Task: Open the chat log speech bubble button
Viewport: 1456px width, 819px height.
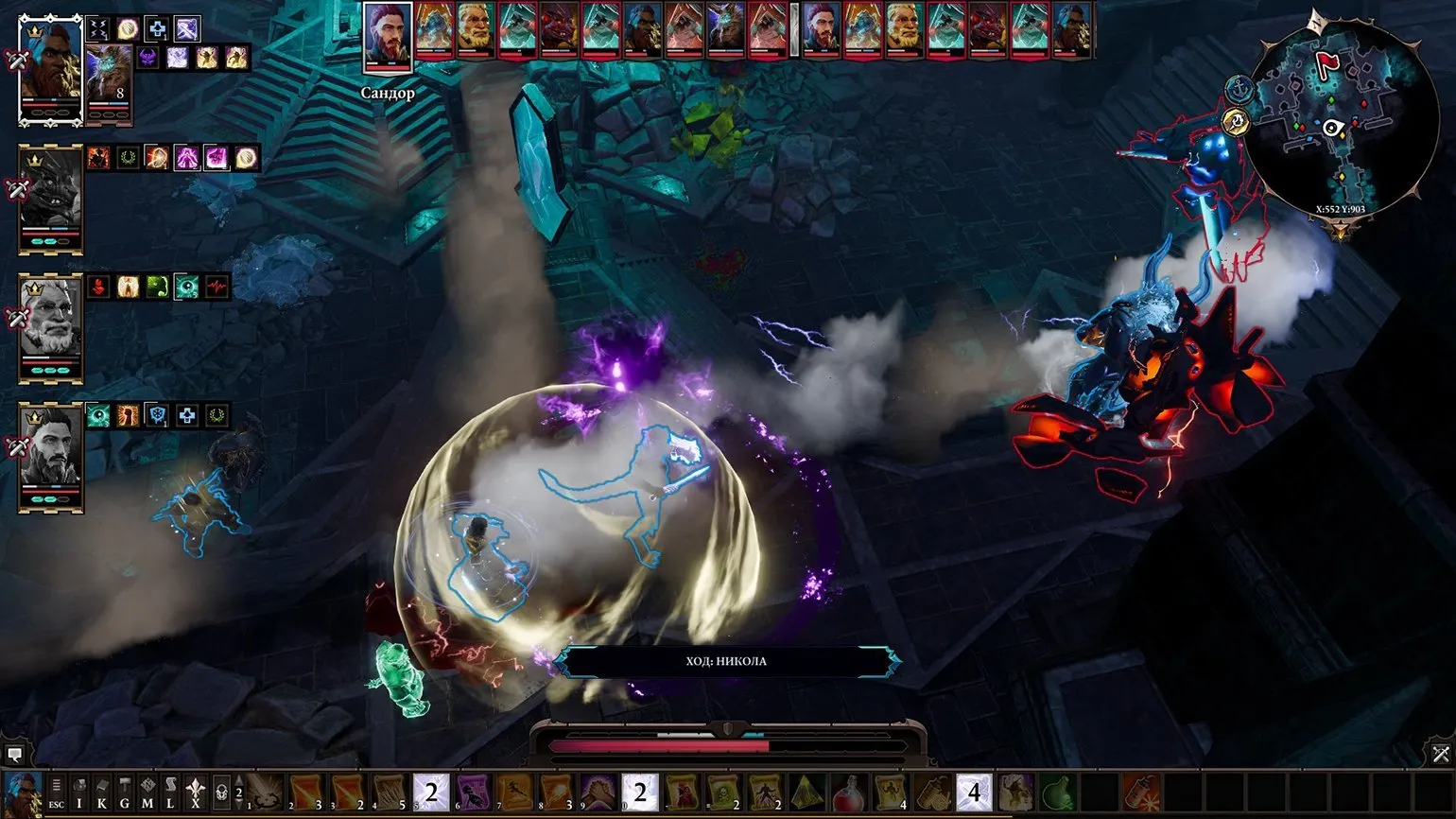Action: point(15,755)
